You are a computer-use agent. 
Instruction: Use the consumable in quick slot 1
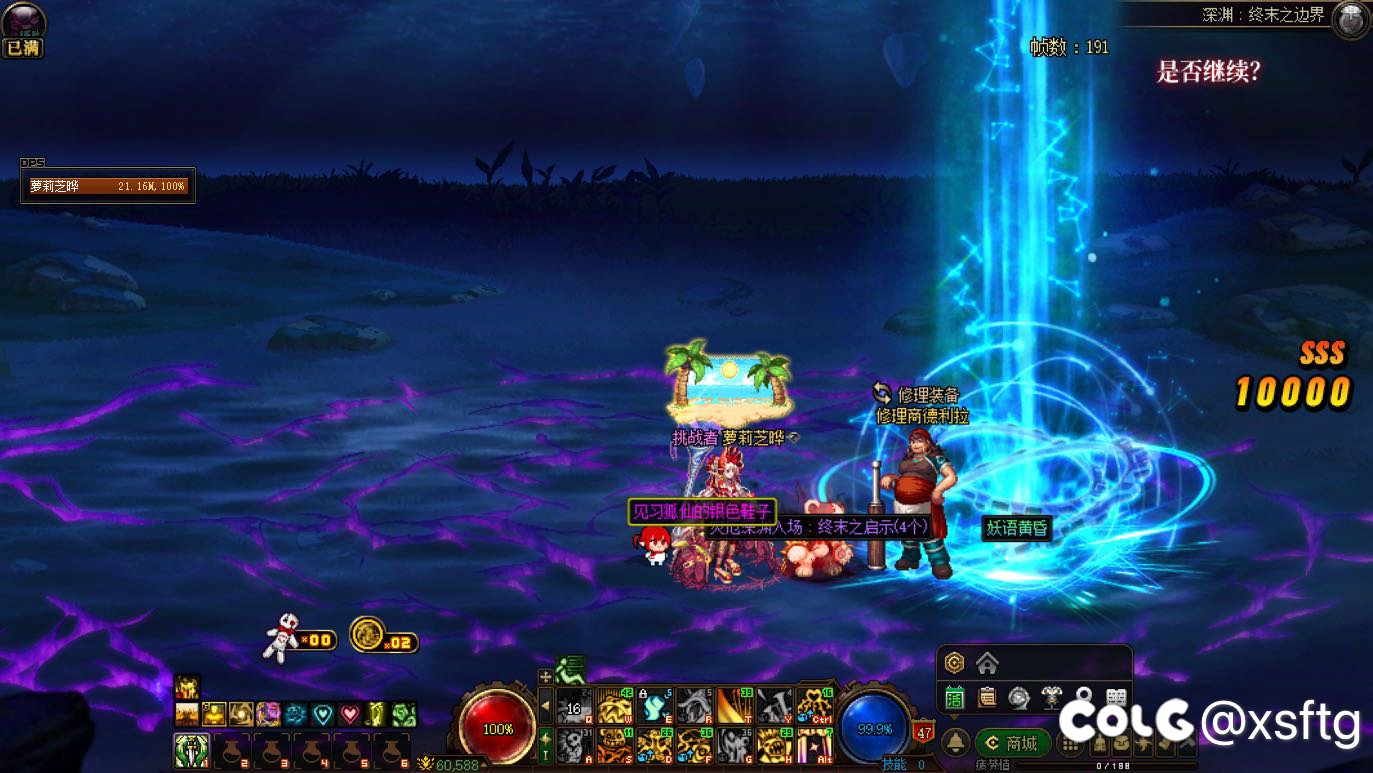click(191, 749)
